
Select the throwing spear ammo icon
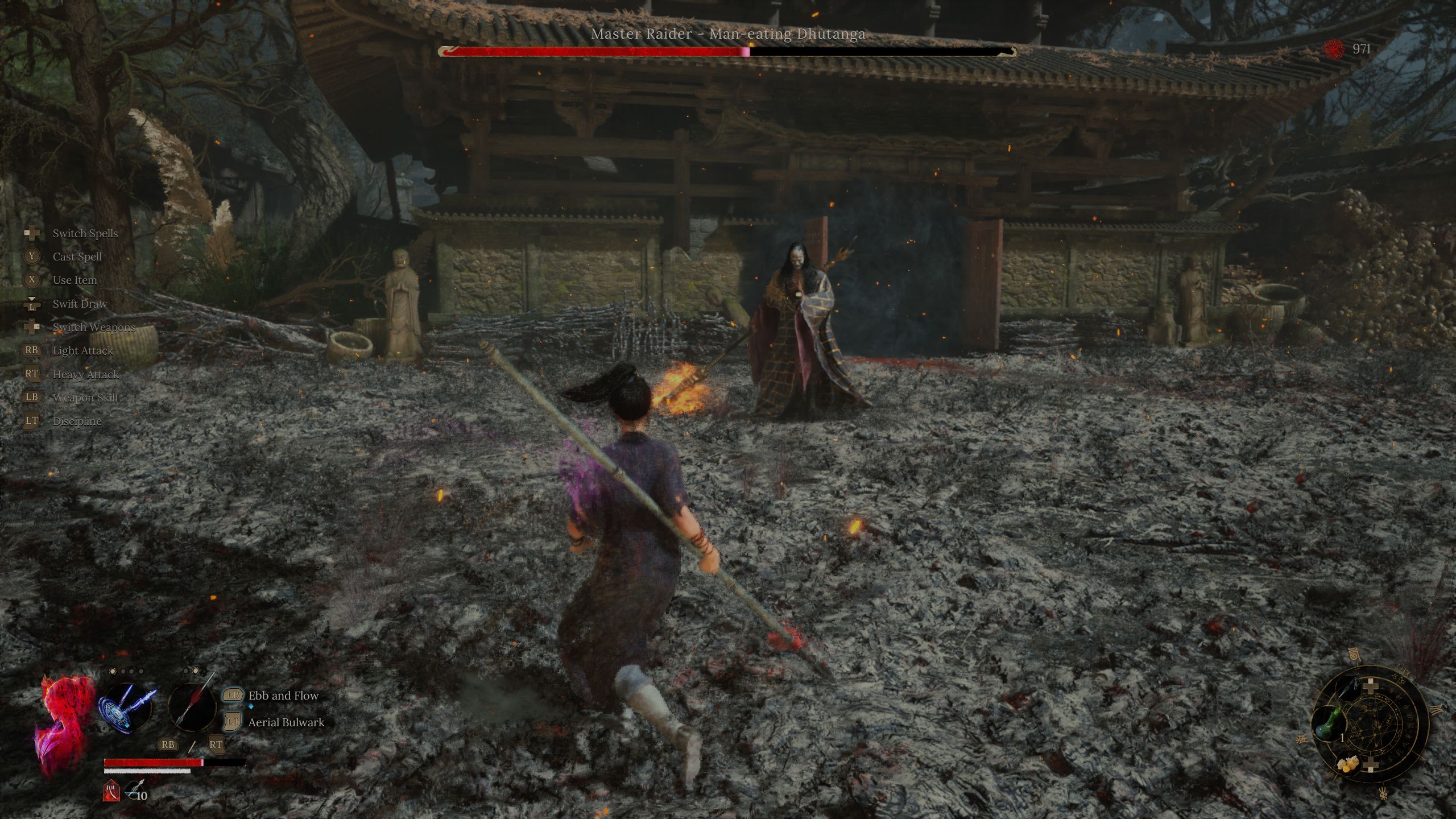pyautogui.click(x=134, y=789)
